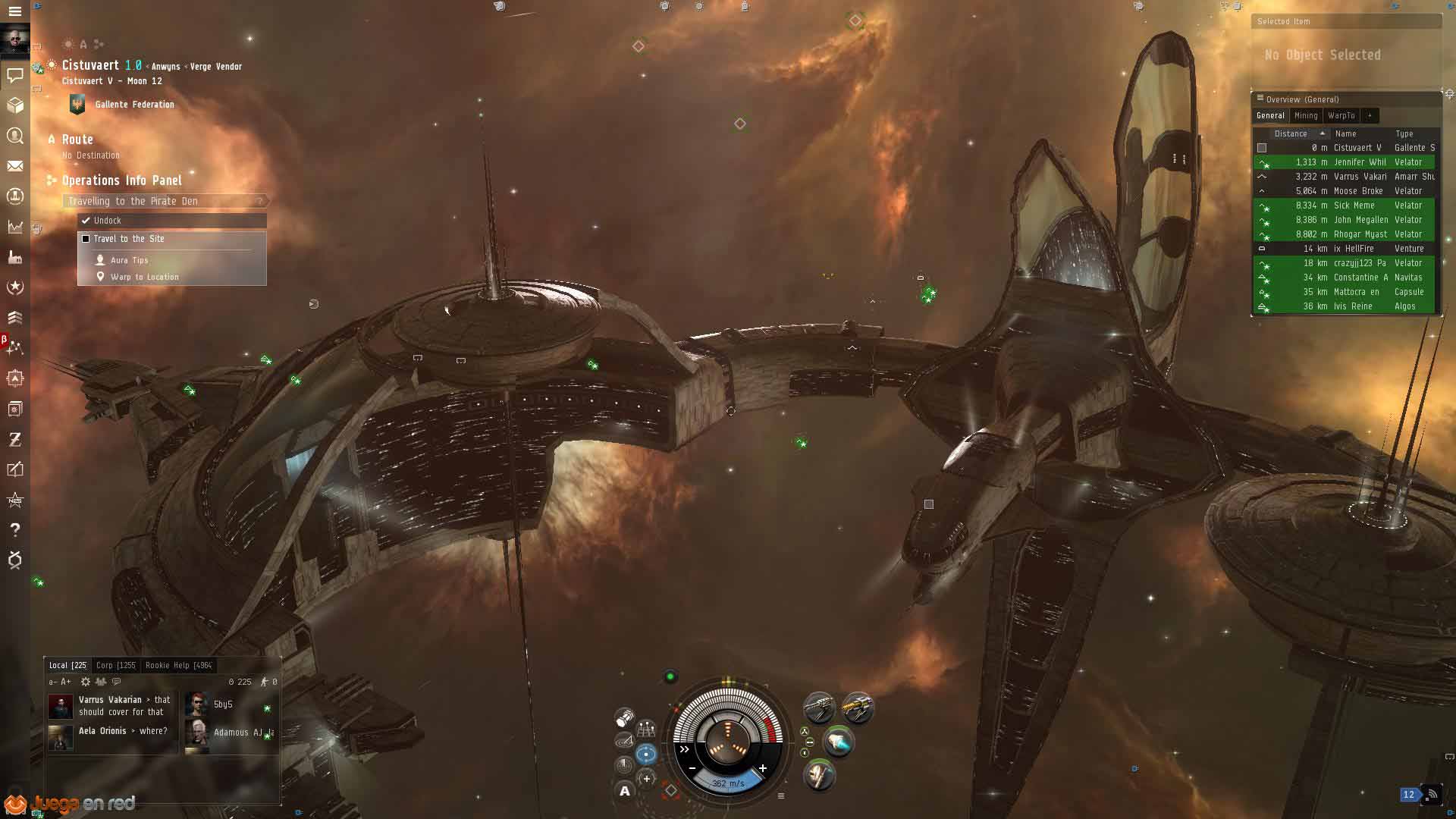Open the Neocom hamburger menu
The image size is (1456, 819).
point(14,11)
